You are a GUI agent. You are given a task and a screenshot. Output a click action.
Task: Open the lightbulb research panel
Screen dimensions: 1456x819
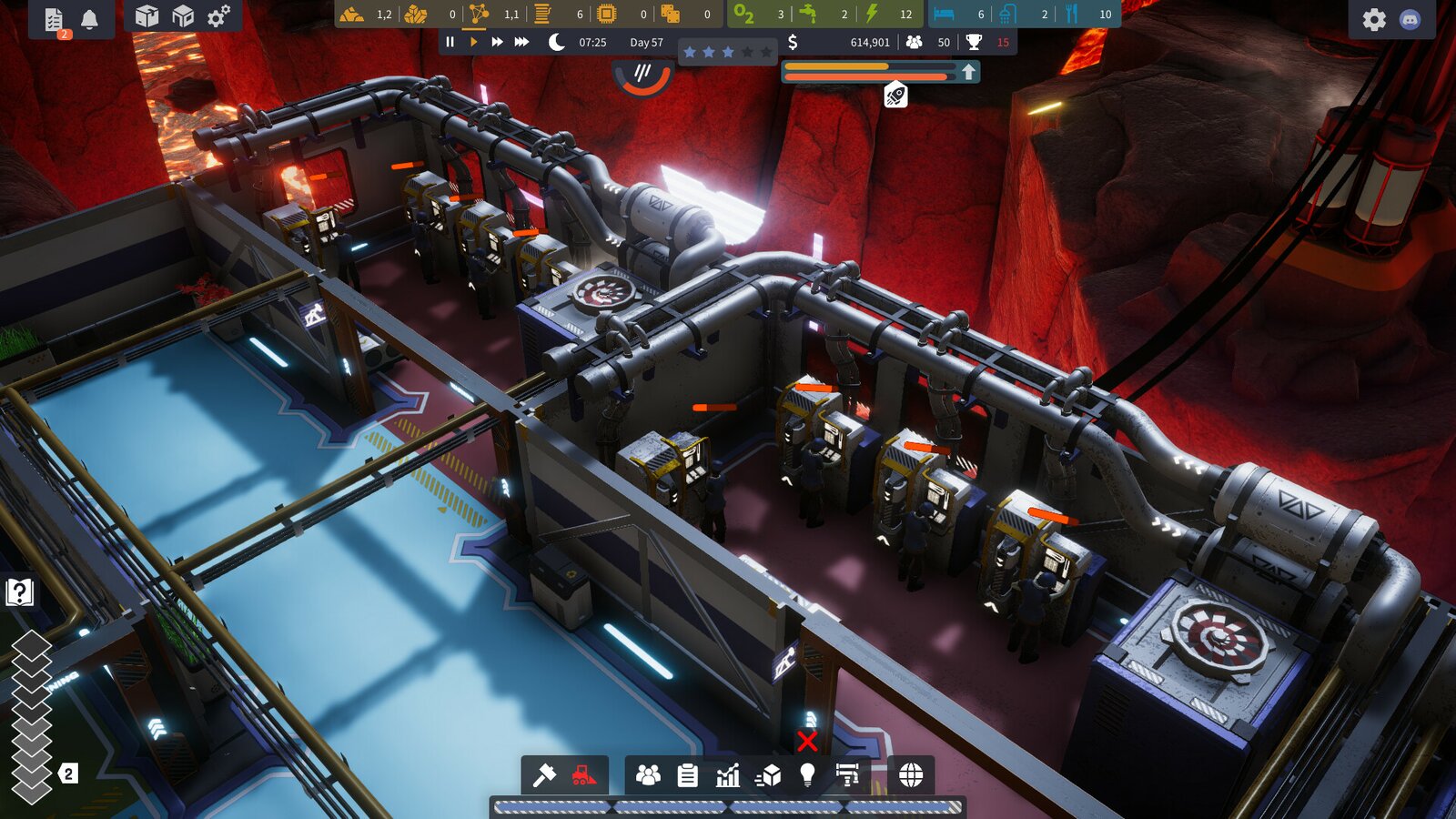(x=807, y=774)
